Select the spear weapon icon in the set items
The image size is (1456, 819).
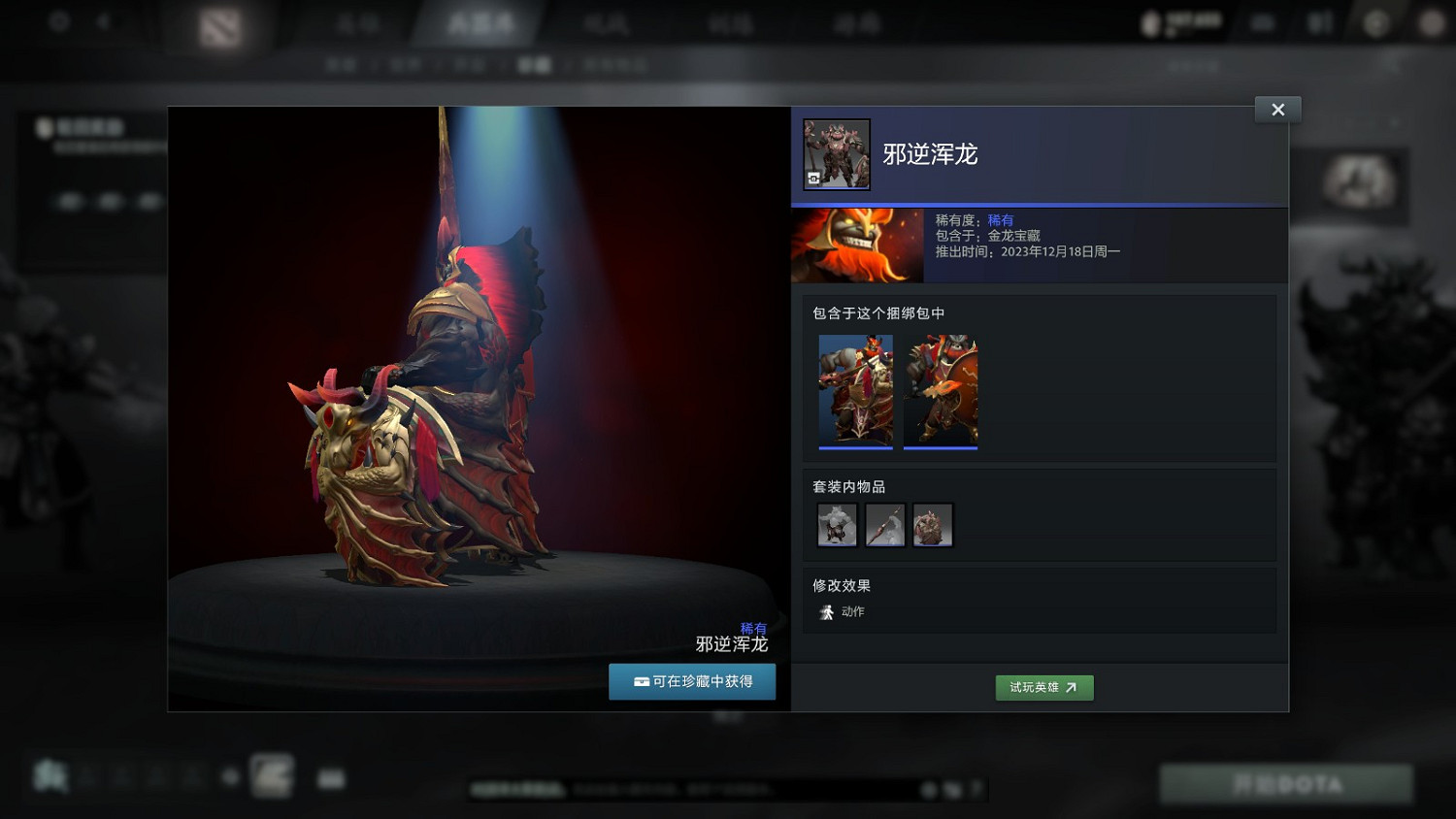tap(884, 525)
